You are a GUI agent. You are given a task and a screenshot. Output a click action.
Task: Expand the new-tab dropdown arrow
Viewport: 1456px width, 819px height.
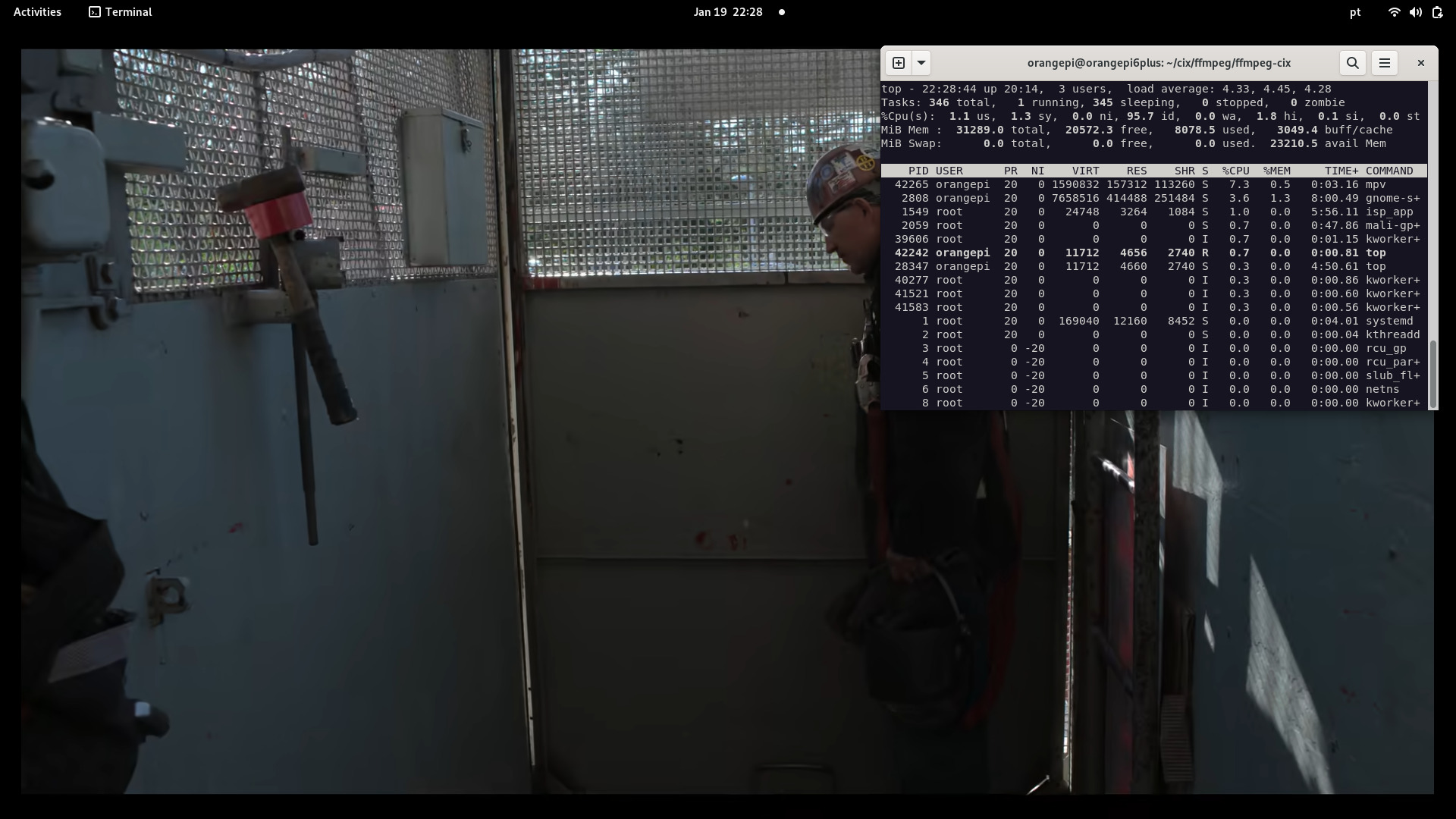pyautogui.click(x=921, y=63)
